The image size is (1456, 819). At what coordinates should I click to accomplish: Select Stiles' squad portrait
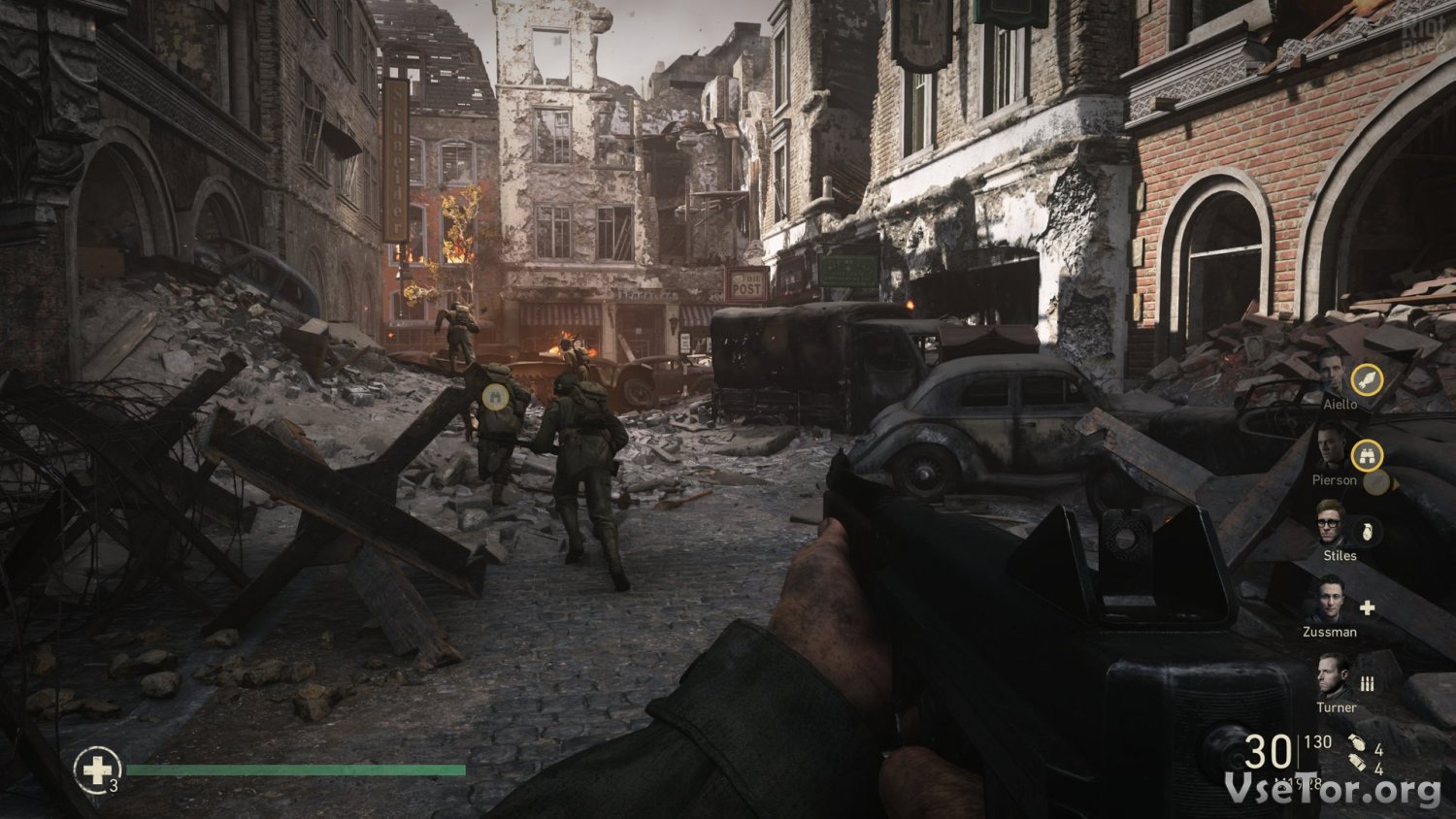(x=1330, y=524)
